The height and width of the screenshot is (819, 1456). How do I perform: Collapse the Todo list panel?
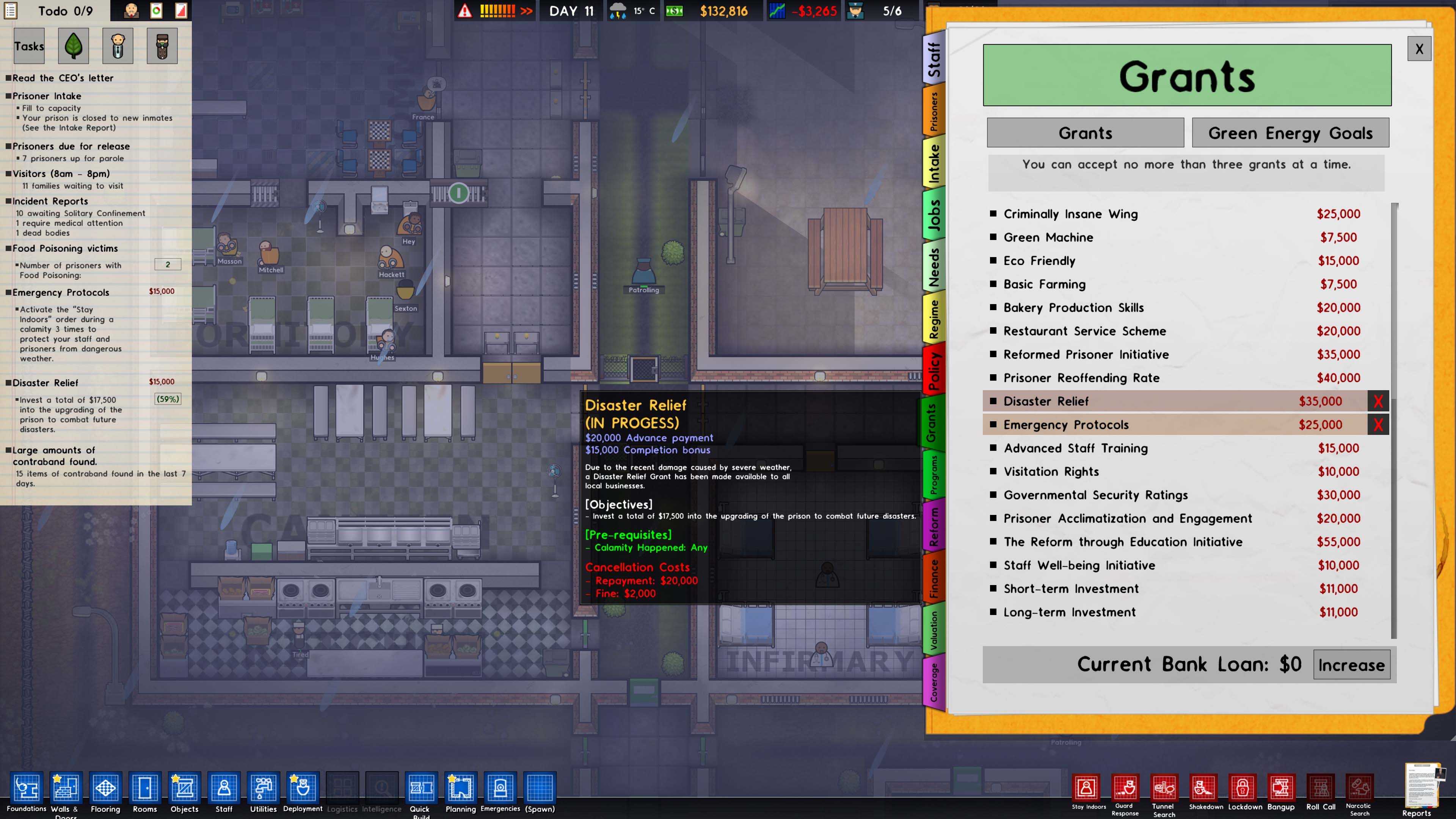pos(10,11)
